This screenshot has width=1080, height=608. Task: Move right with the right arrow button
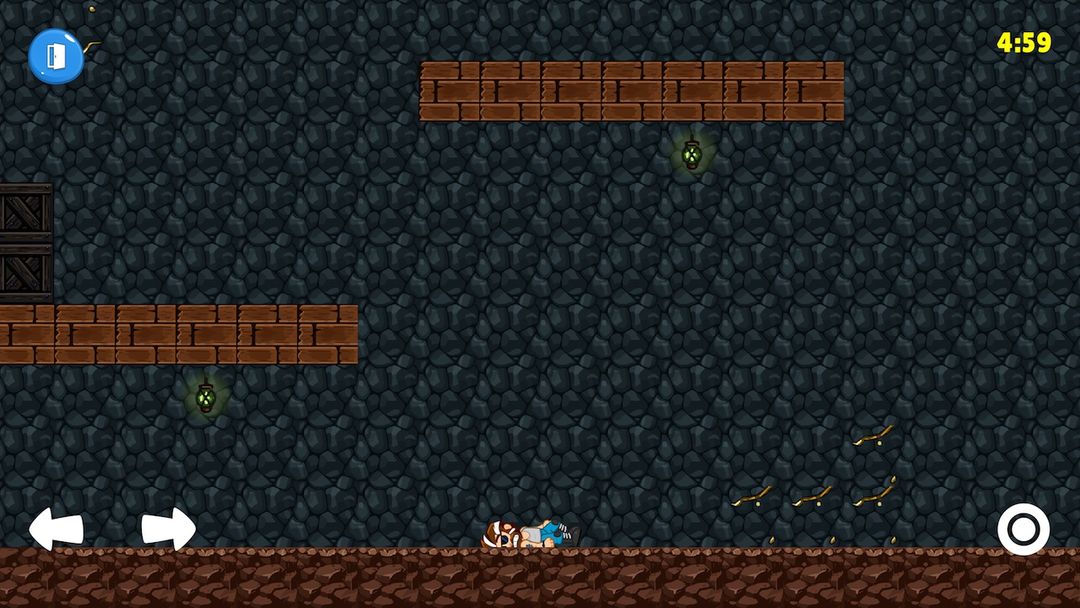[x=168, y=528]
